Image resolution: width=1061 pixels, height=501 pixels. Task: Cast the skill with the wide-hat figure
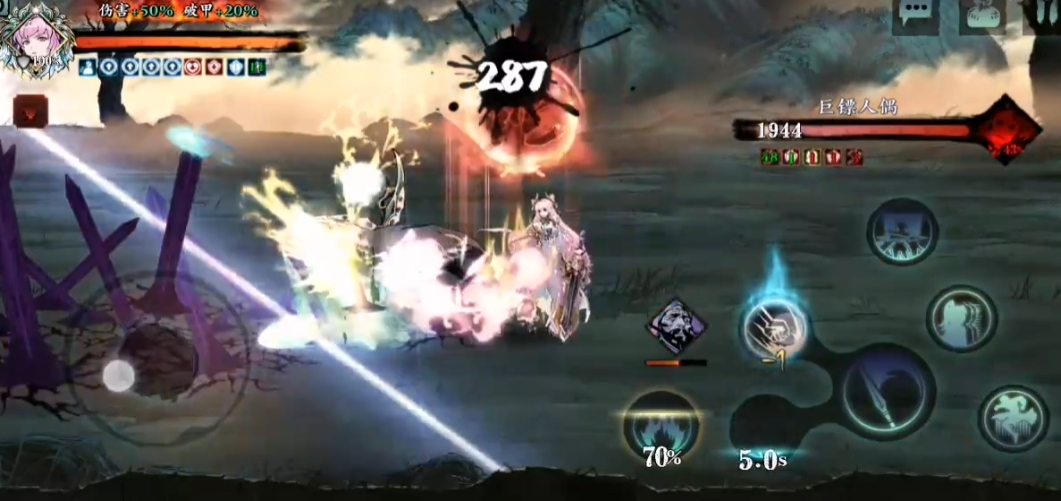[902, 231]
